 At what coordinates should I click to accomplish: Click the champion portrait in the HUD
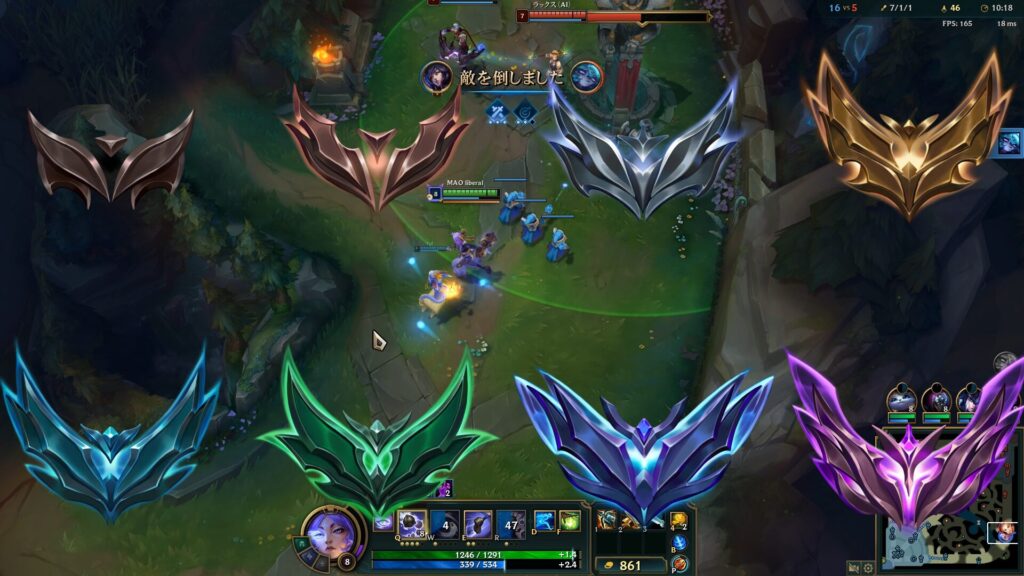329,529
